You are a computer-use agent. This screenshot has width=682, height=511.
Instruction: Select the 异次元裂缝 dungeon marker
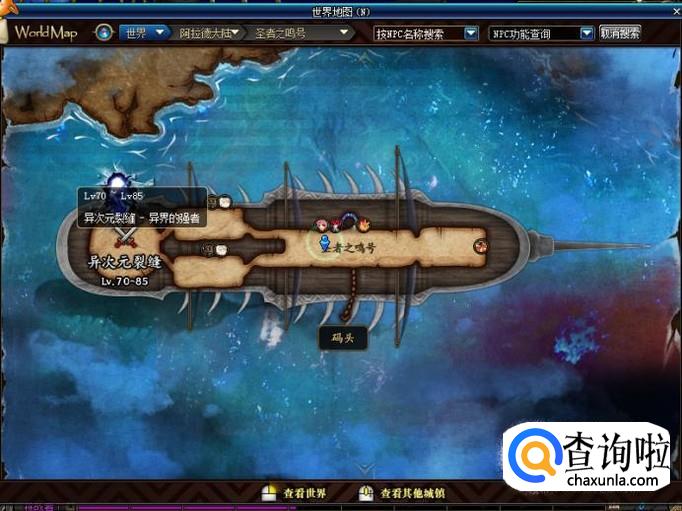[125, 237]
